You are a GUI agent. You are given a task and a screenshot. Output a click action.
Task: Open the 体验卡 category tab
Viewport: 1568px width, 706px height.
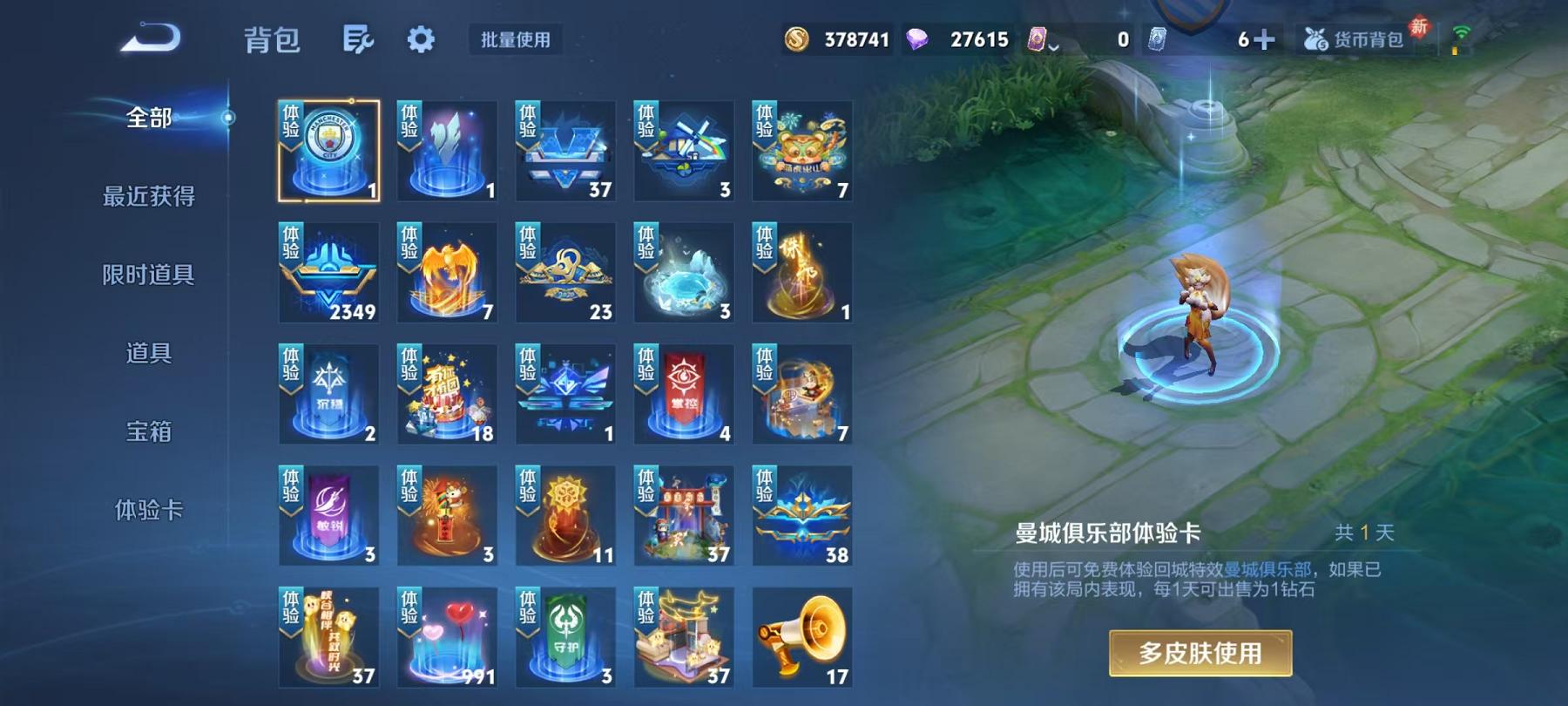[148, 510]
